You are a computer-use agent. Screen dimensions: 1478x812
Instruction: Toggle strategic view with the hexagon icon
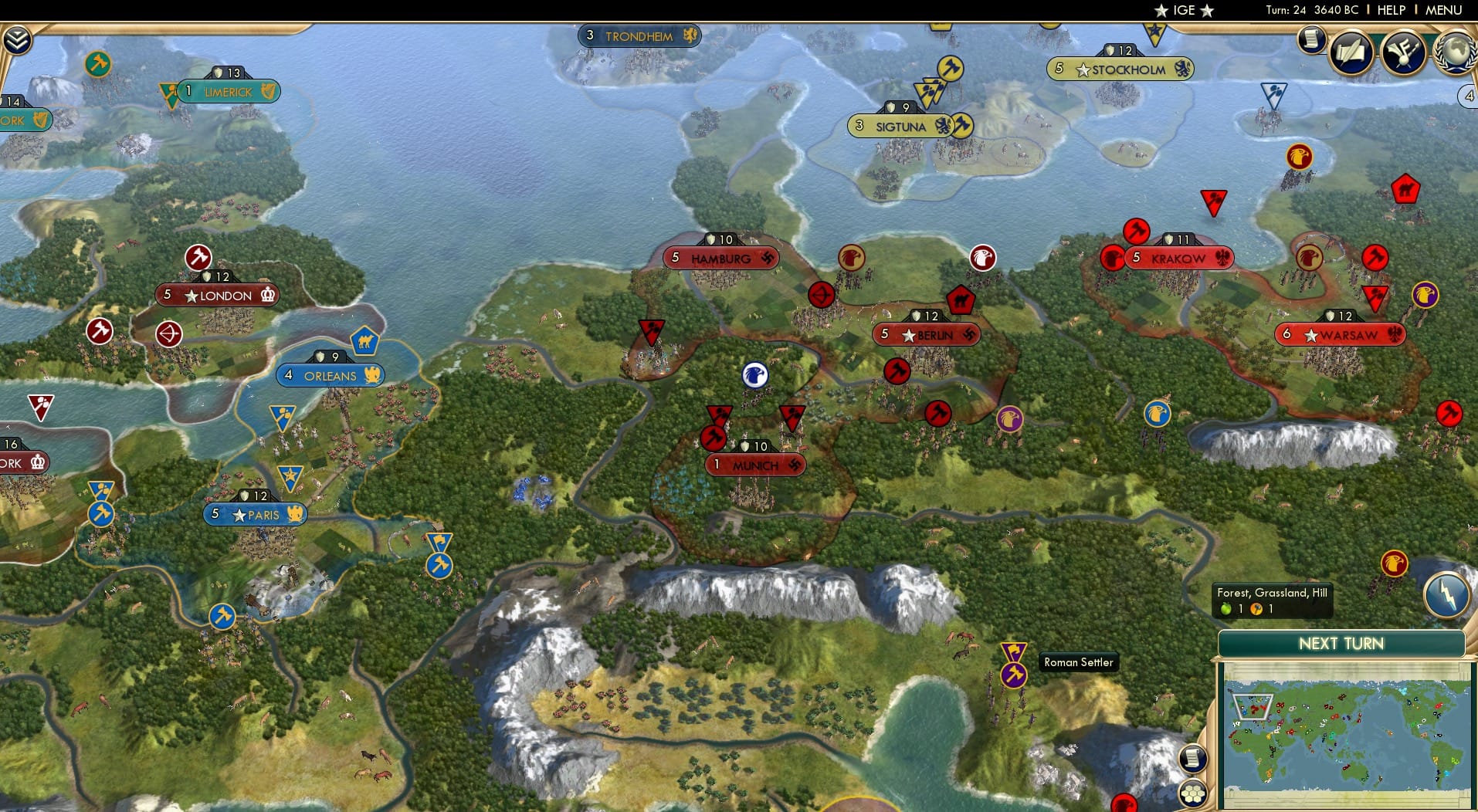(x=1194, y=792)
